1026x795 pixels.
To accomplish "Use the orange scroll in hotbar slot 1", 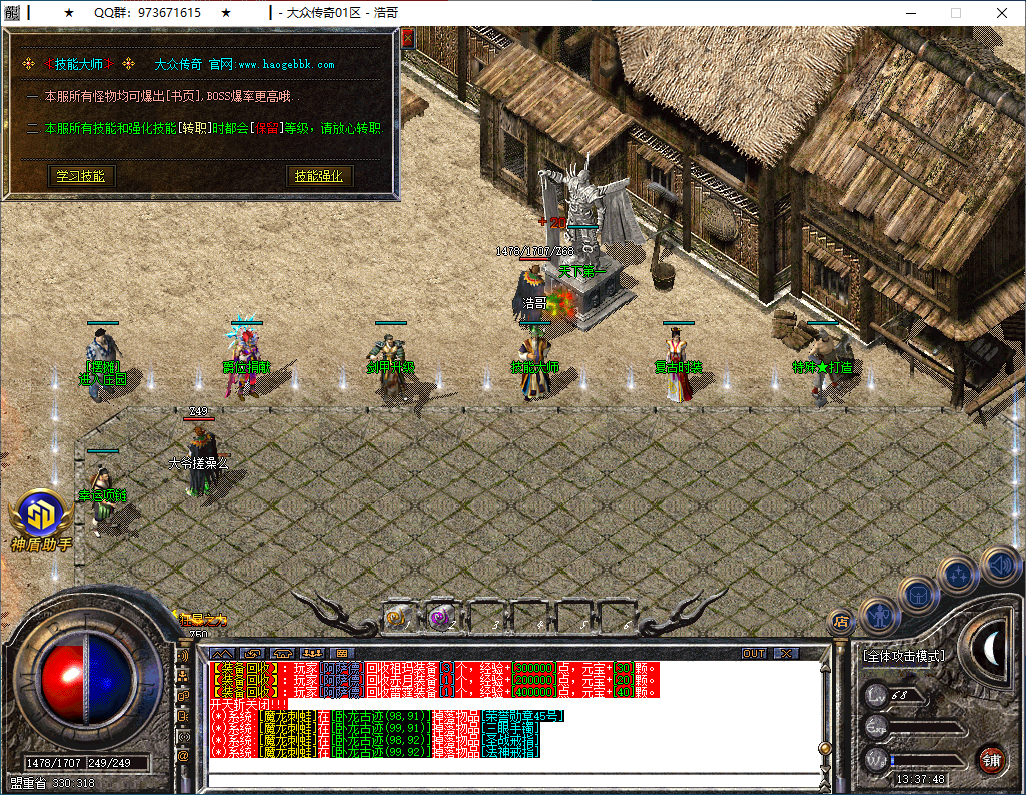I will 397,618.
